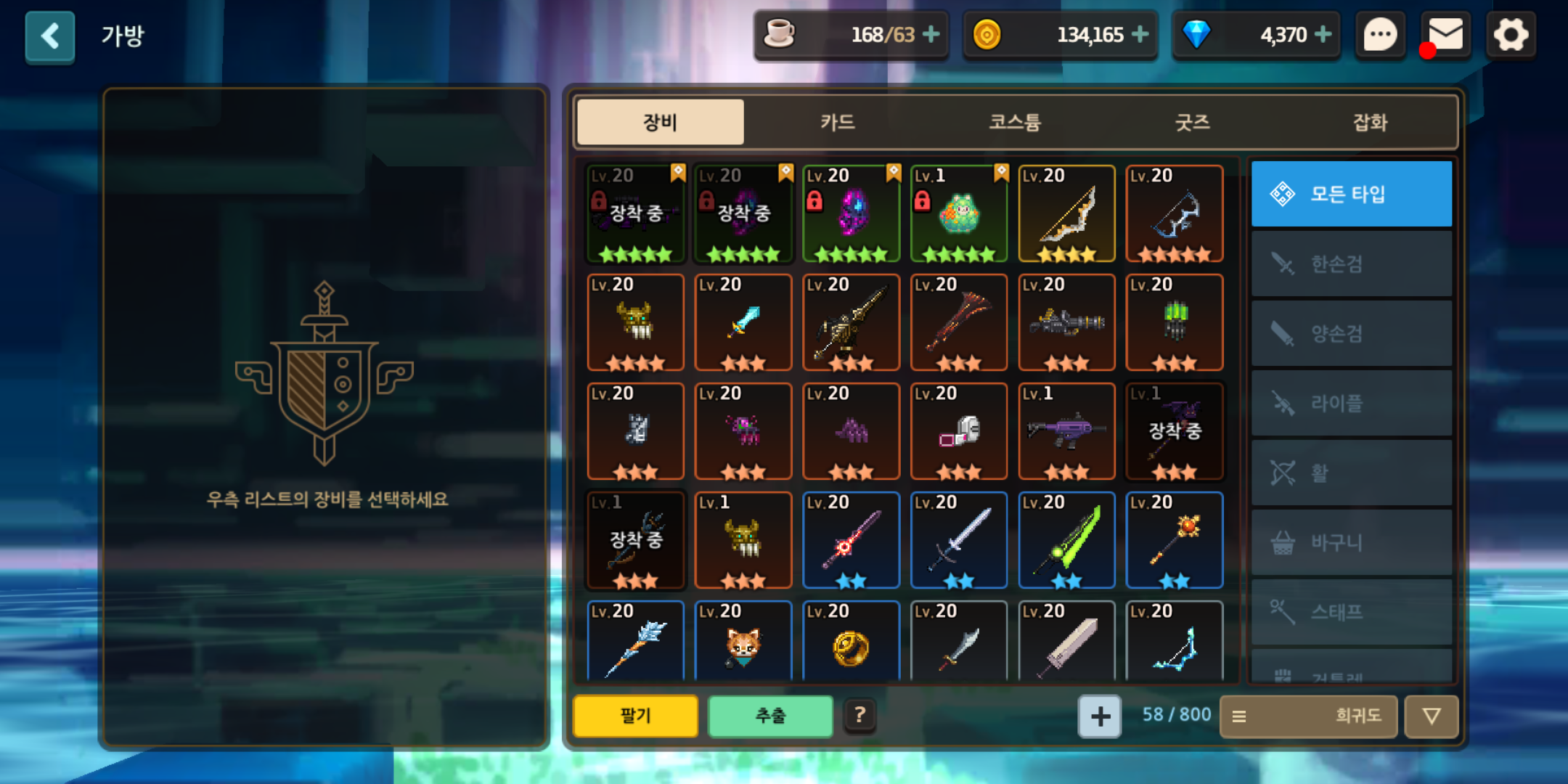This screenshot has height=784, width=1568.
Task: Filter by 한손검 weapon type
Action: [x=1351, y=264]
